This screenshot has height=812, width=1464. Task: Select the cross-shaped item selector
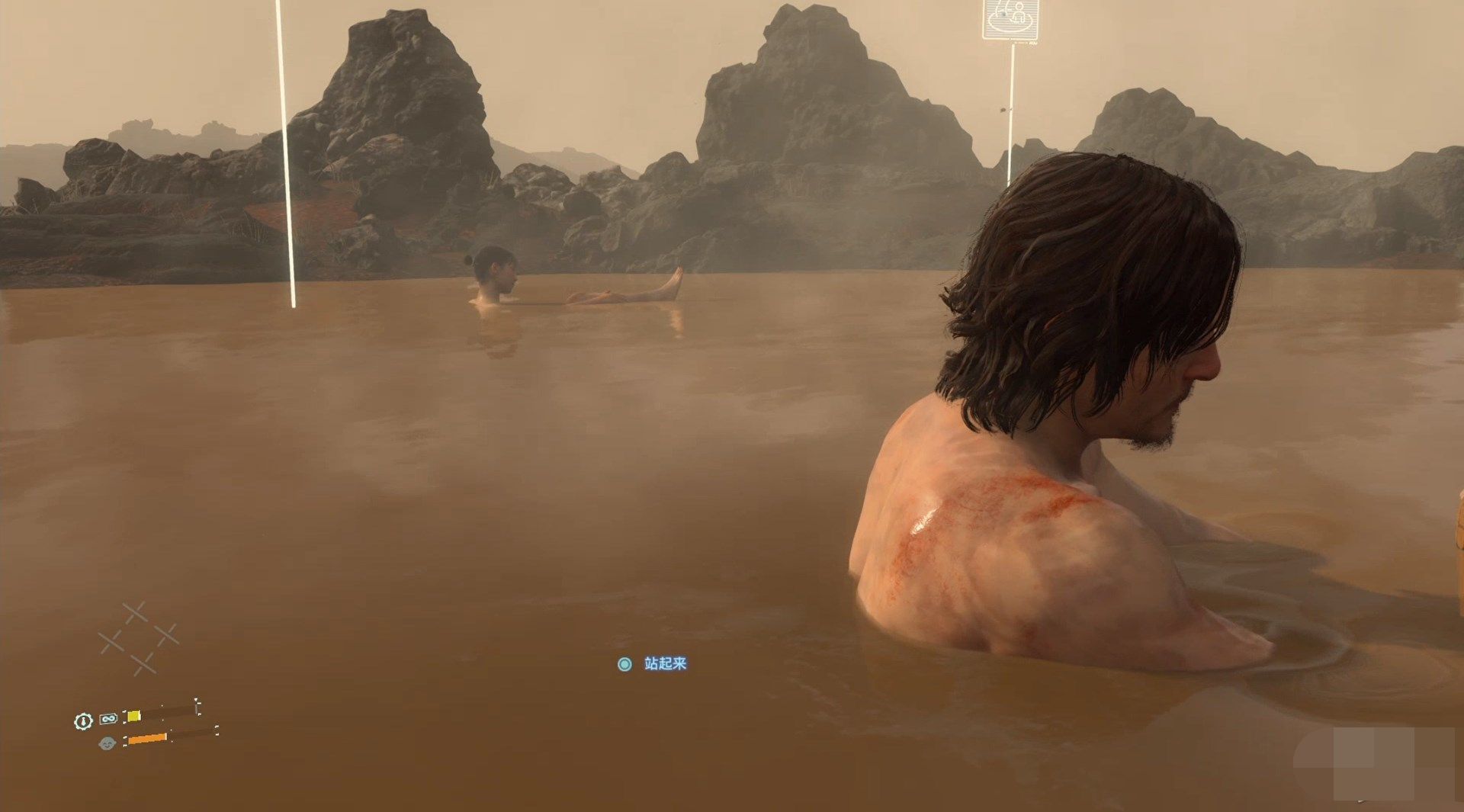pyautogui.click(x=139, y=638)
